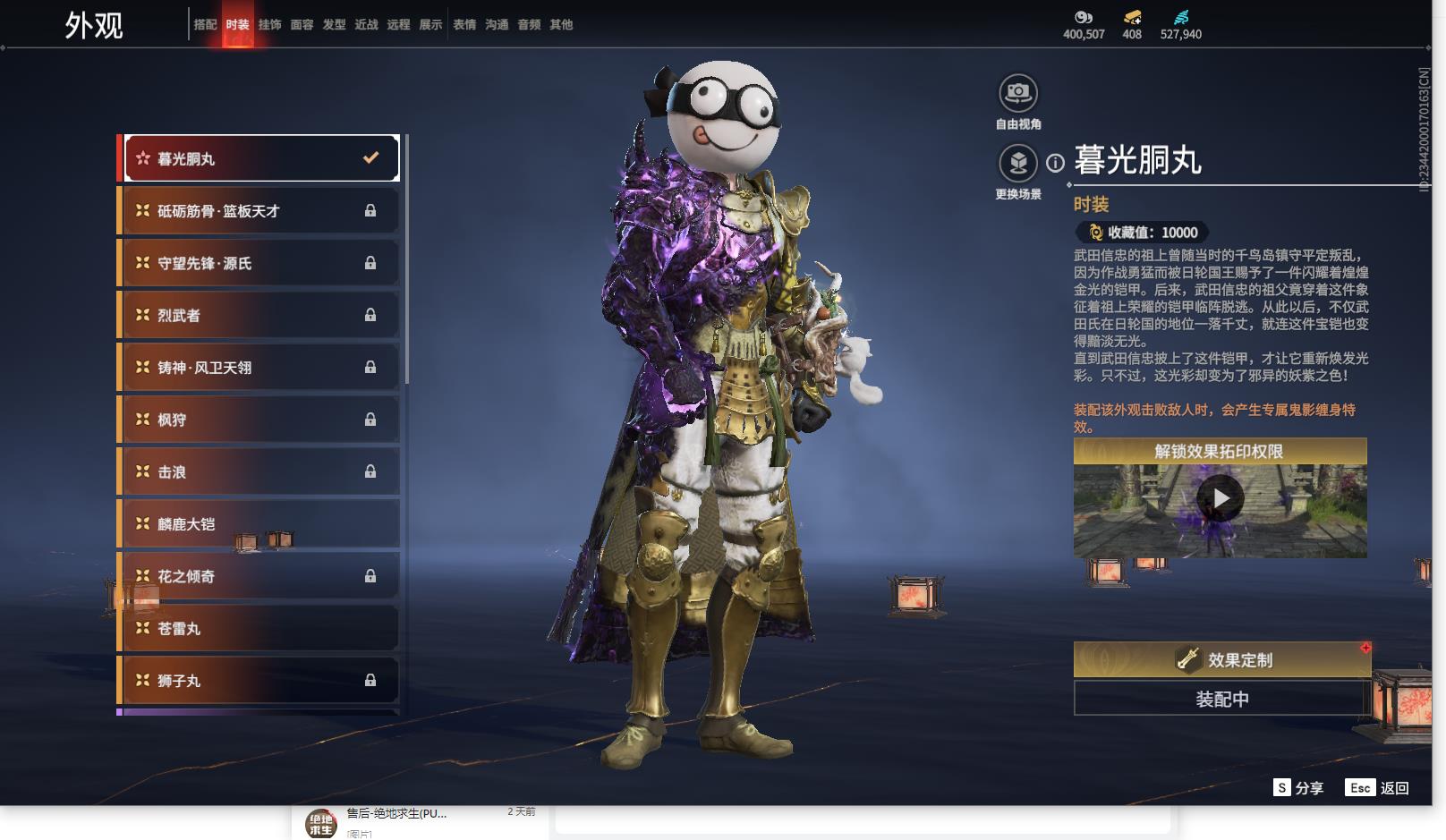Screen dimensions: 1446x840
Task: Pick the 烈武者 outfit entry
Action: [260, 315]
